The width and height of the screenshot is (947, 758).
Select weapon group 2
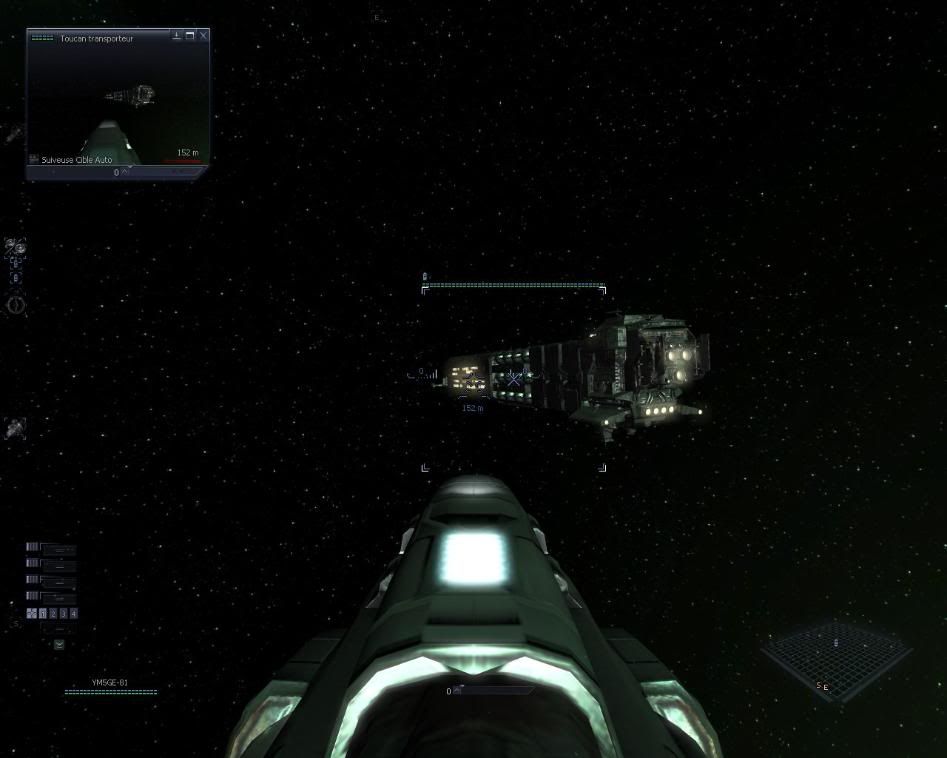point(53,613)
